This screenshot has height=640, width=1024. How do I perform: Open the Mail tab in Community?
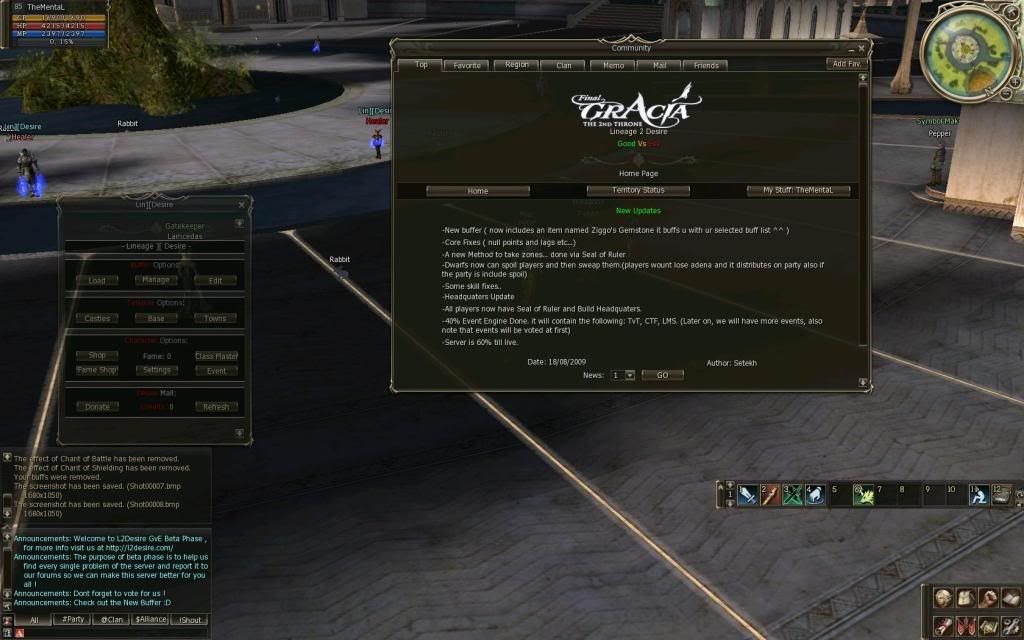[x=659, y=65]
